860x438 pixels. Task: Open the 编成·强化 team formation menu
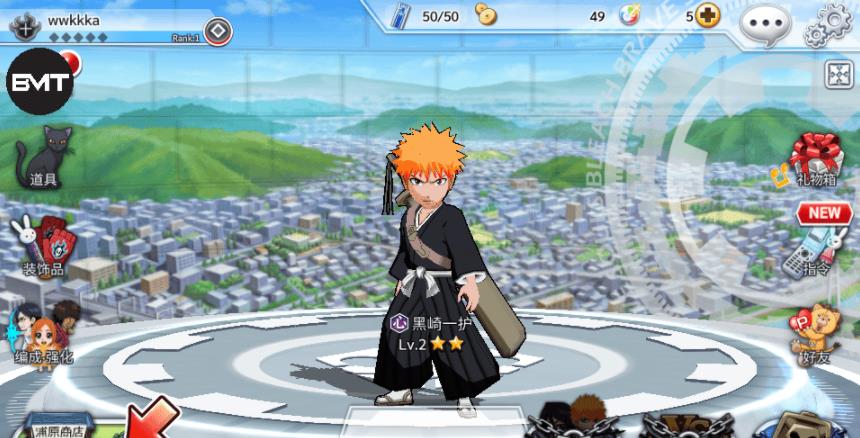(40, 337)
